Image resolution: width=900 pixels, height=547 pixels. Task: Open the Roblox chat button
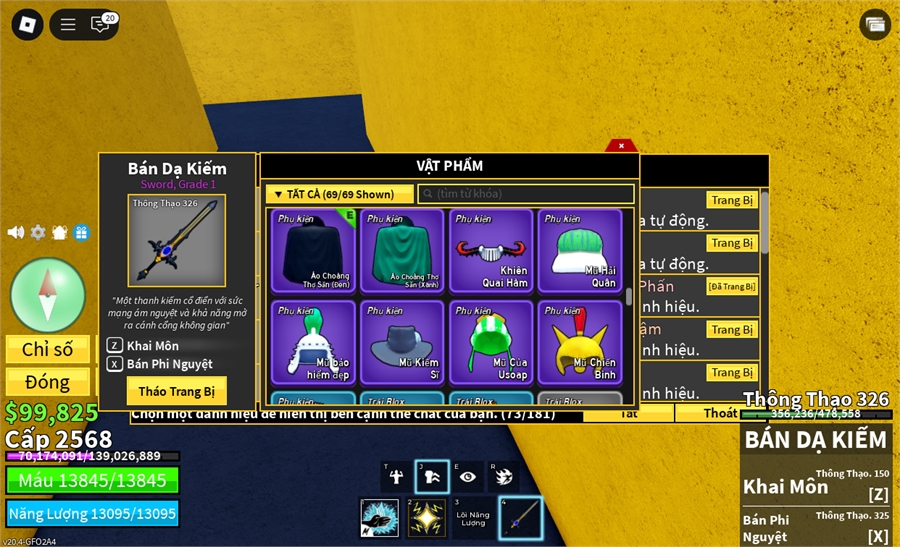(101, 24)
